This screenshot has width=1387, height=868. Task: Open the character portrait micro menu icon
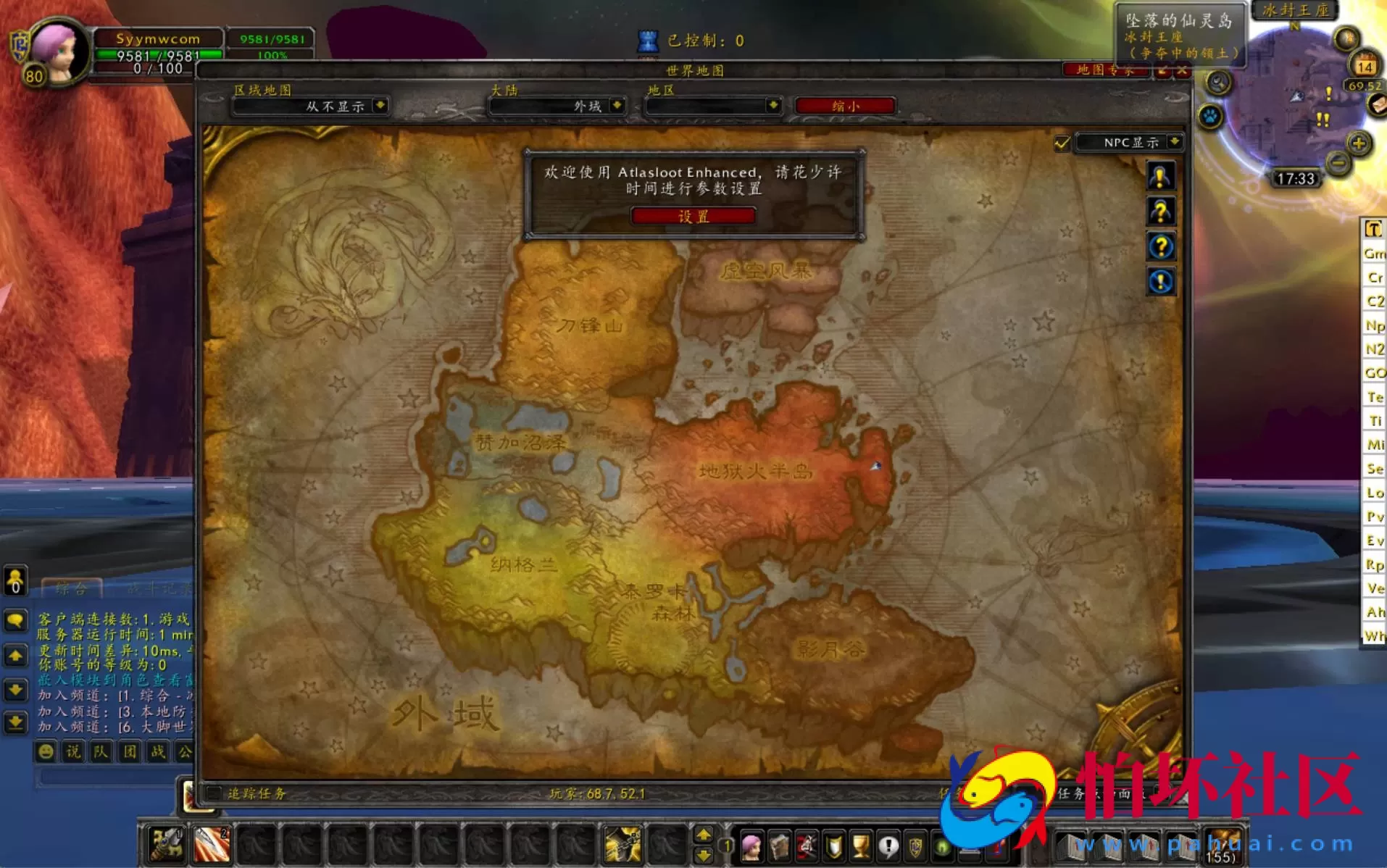coord(751,846)
